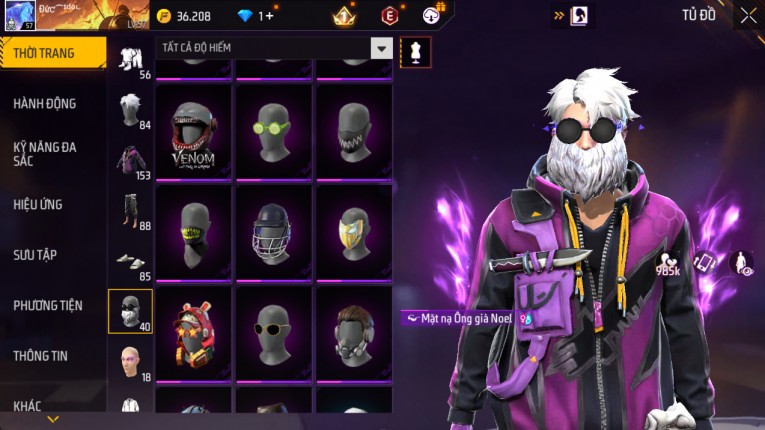
Task: Choose the green goggles head item
Action: [273, 128]
